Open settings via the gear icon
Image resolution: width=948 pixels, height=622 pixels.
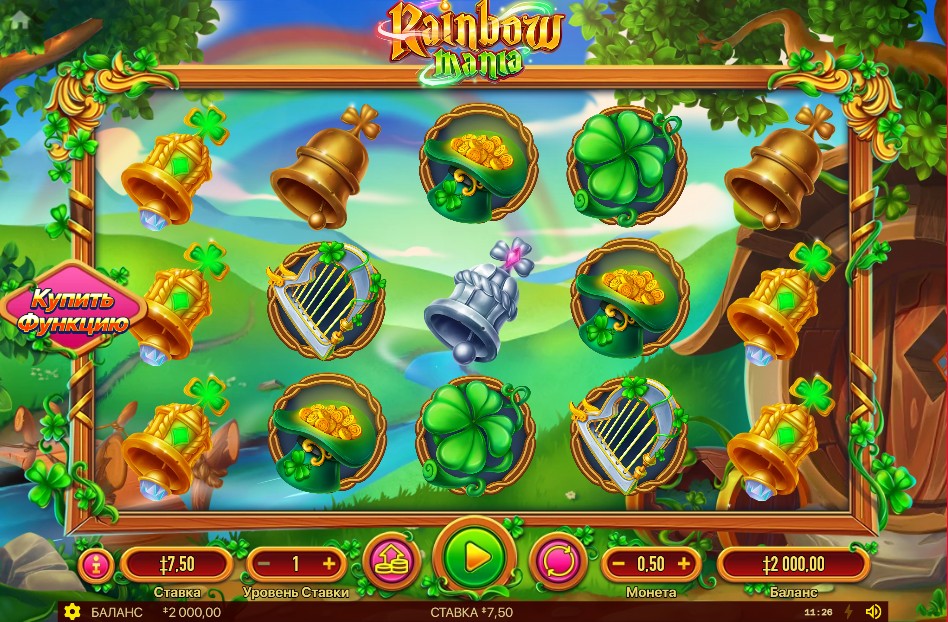pyautogui.click(x=71, y=612)
